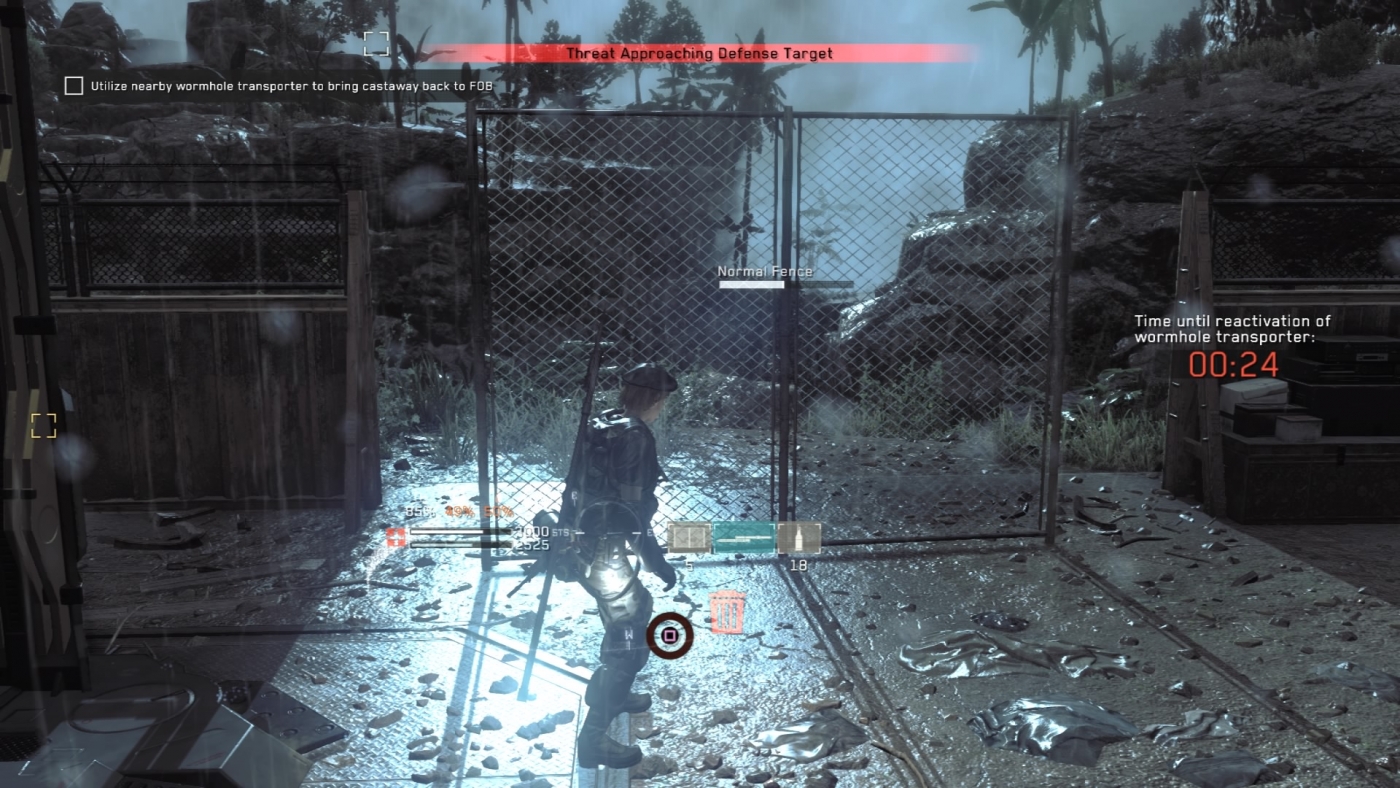The width and height of the screenshot is (1400, 788).
Task: Click the 2000 STS currency display
Action: 532,532
